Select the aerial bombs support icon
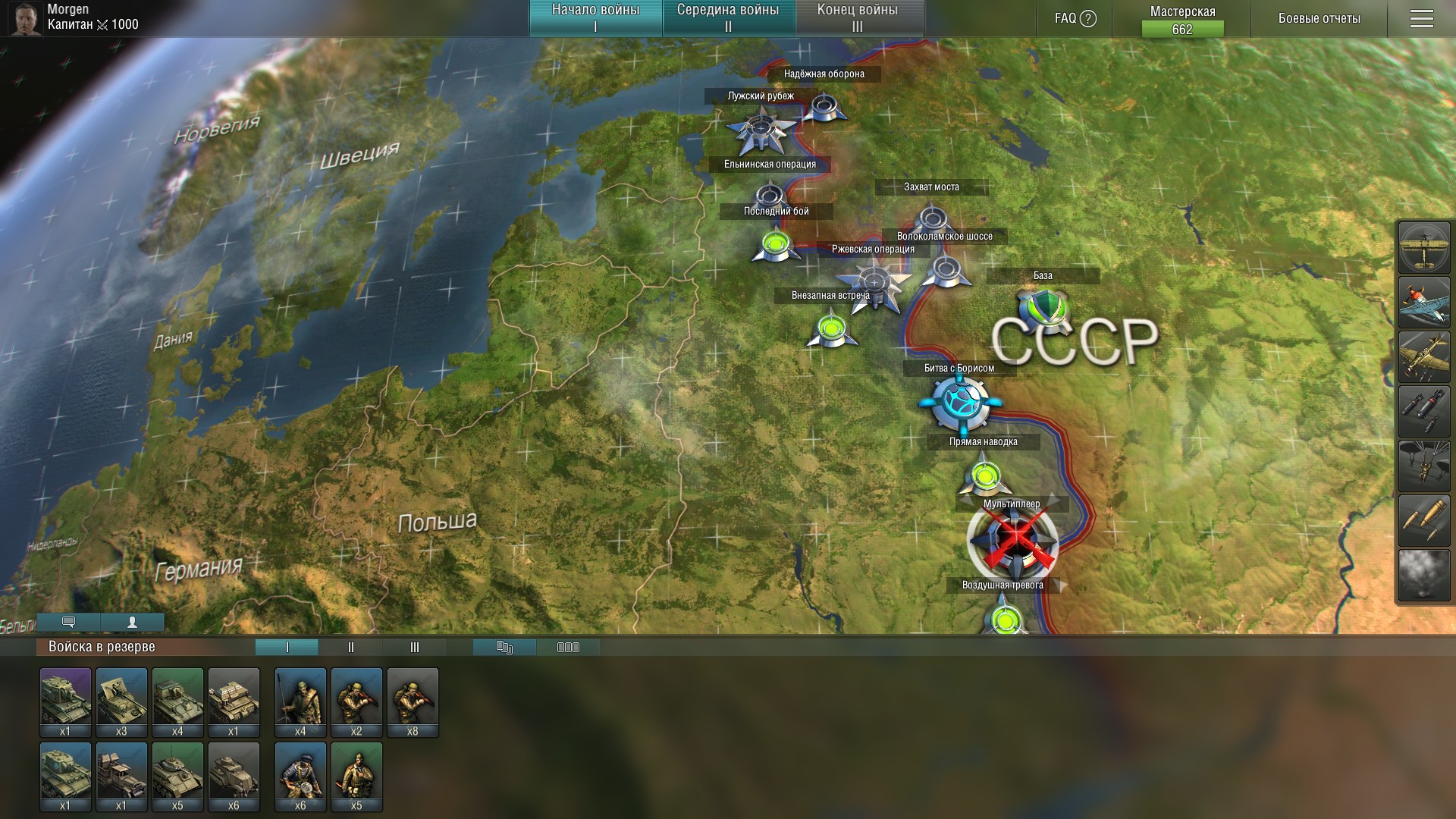Viewport: 1456px width, 819px height. point(1424,411)
